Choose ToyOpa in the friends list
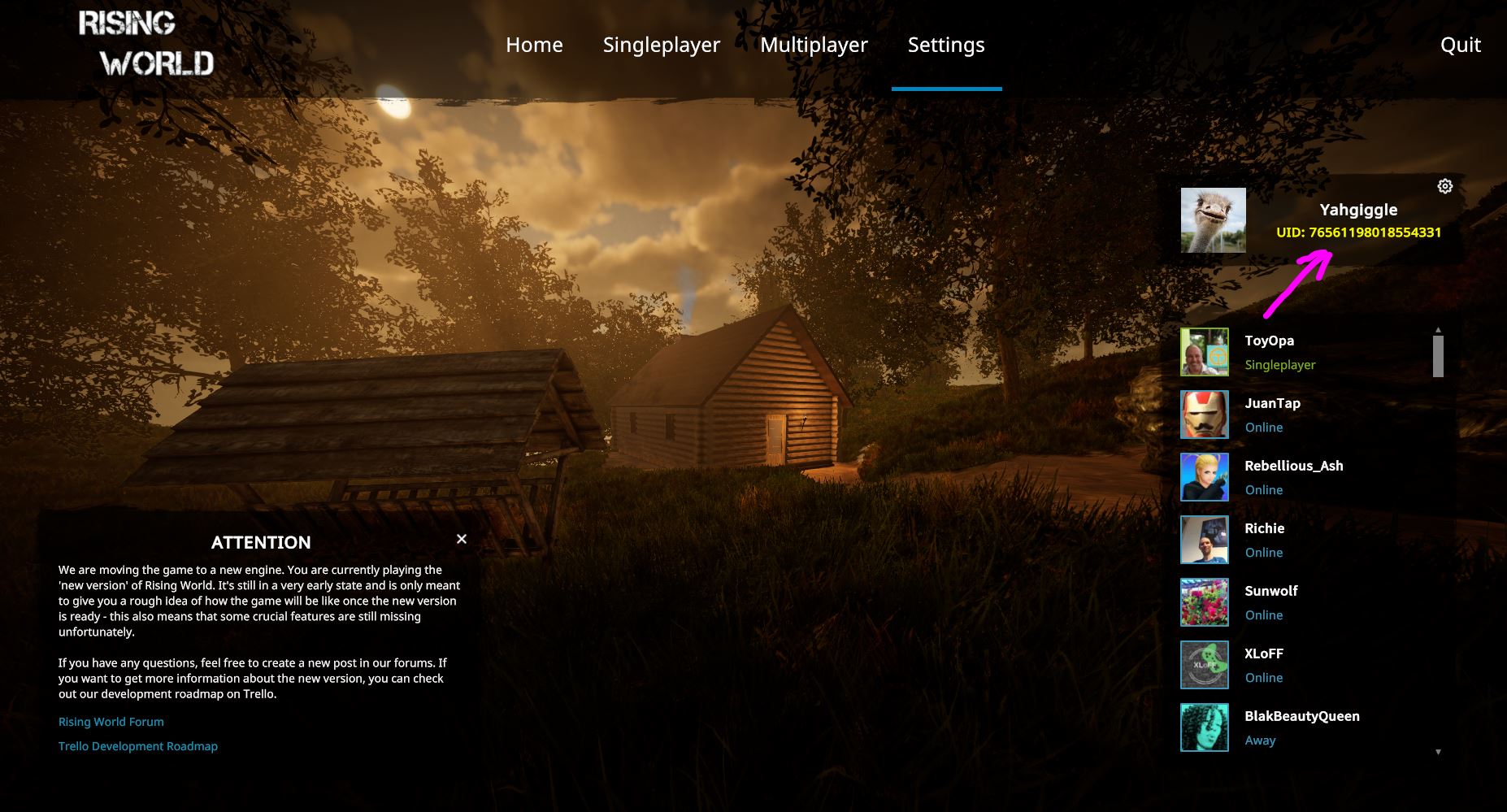1507x812 pixels. [x=1269, y=341]
